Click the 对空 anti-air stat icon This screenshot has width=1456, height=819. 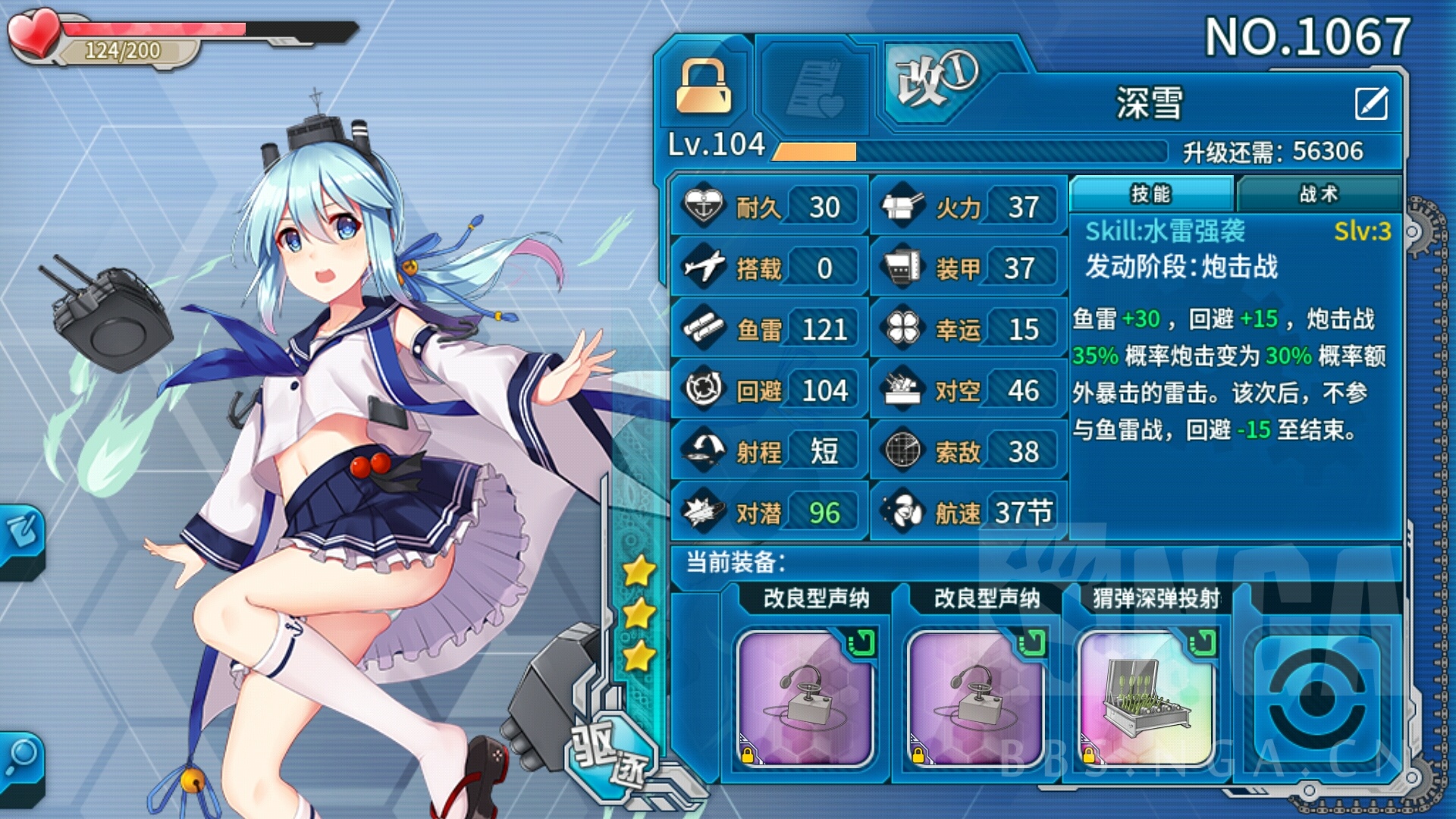point(904,388)
